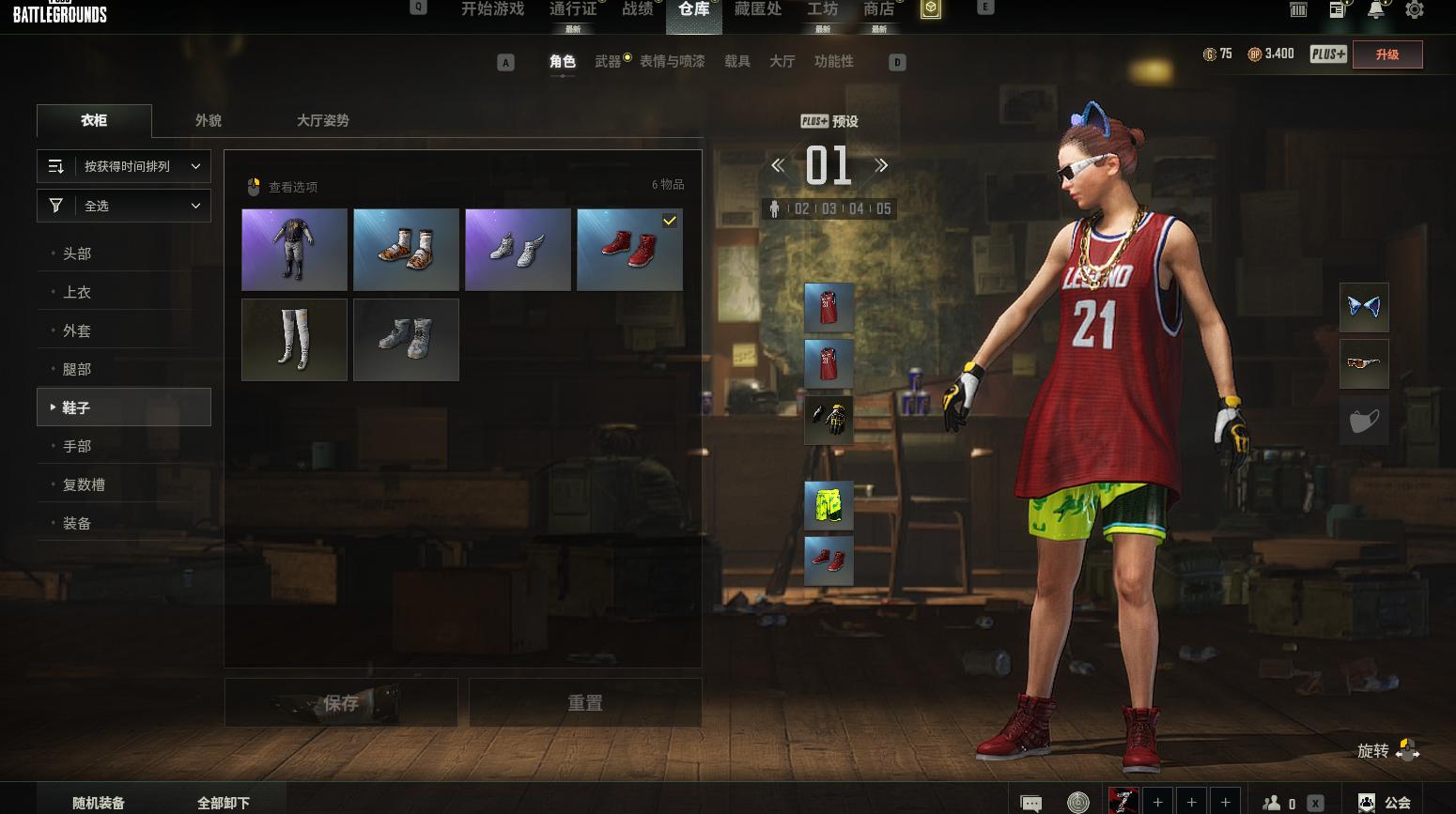Pick the orange sandals with socks item

pos(406,250)
